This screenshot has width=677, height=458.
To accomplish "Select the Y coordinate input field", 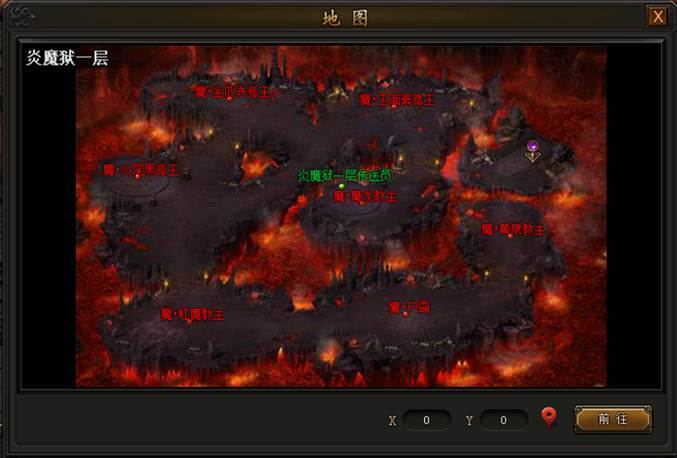I will click(503, 420).
